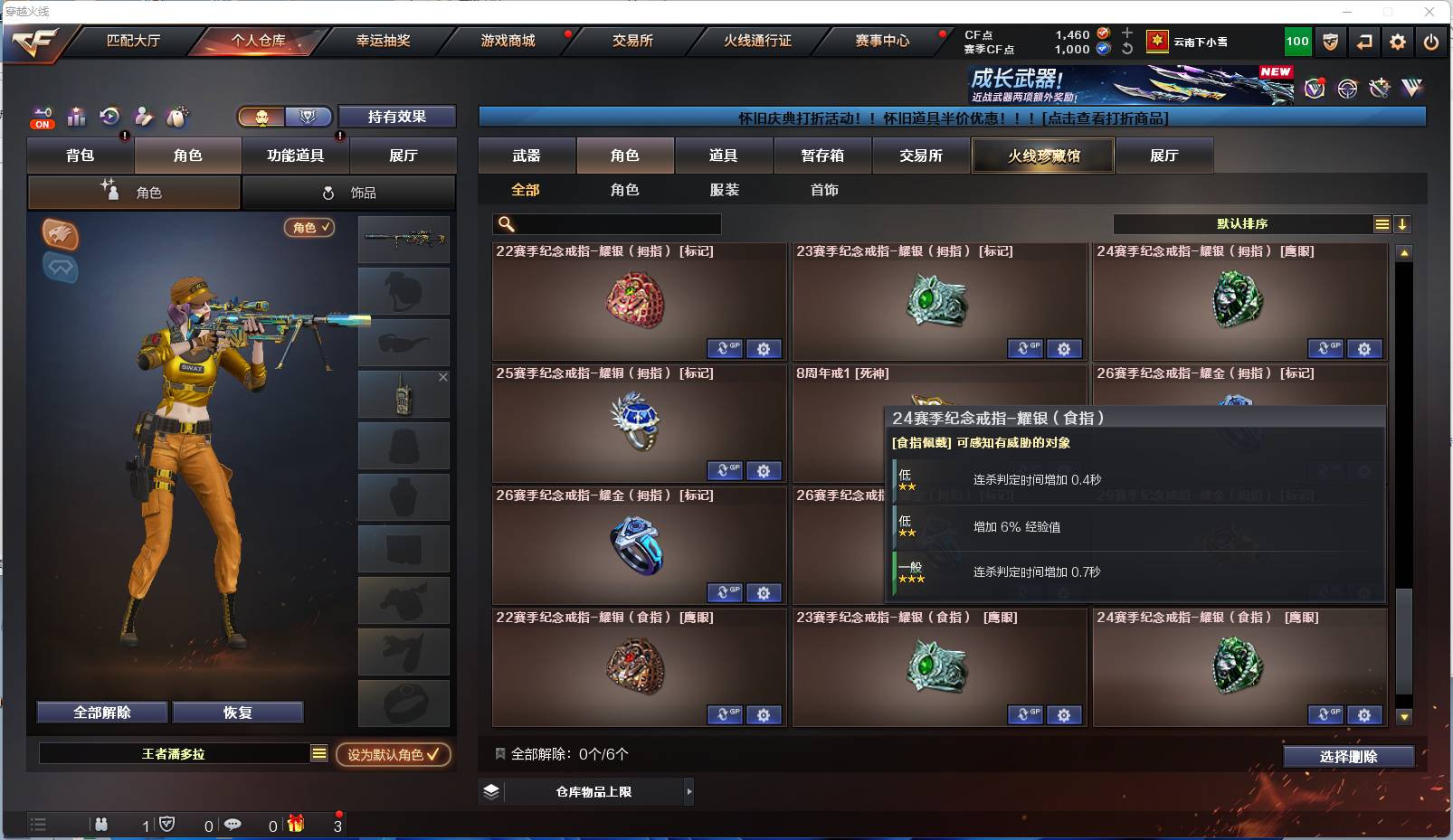Viewport: 1453px width, 840px height.
Task: Open the ranking stats icon
Action: (76, 117)
